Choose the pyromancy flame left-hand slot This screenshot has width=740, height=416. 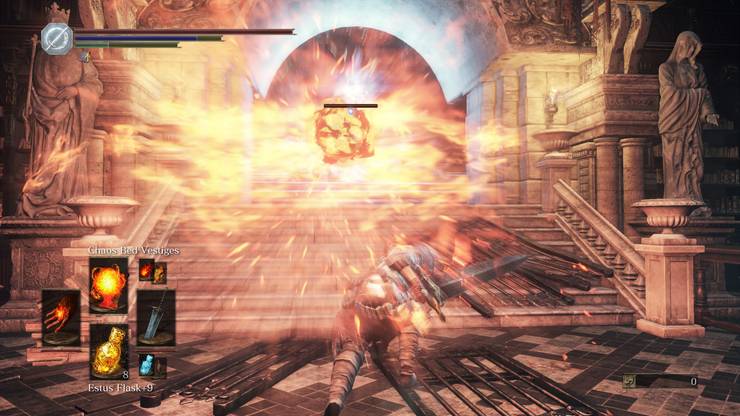pyautogui.click(x=61, y=316)
